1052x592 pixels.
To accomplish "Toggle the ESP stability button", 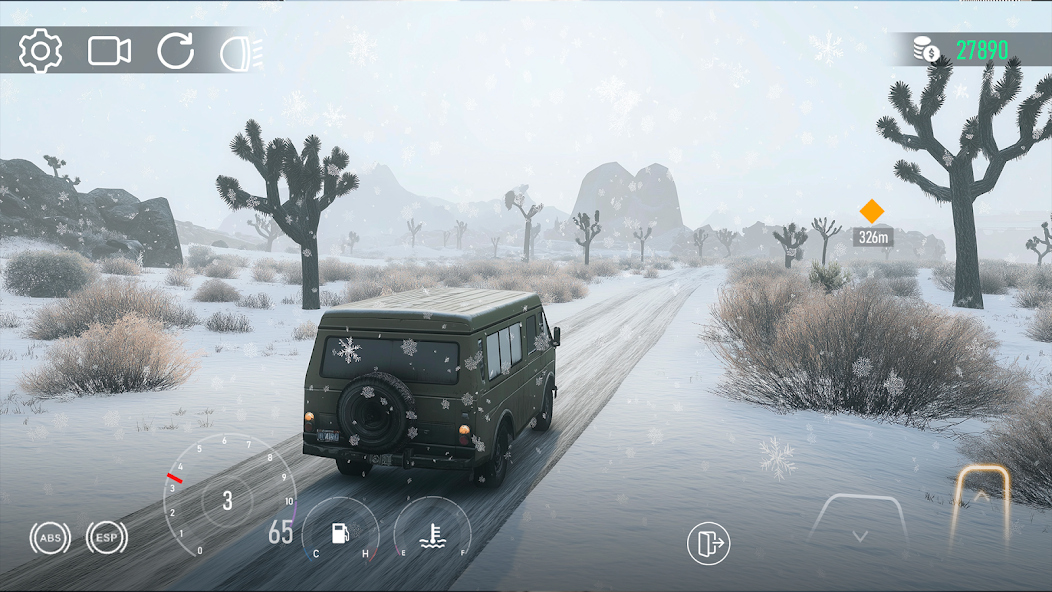I will point(106,538).
